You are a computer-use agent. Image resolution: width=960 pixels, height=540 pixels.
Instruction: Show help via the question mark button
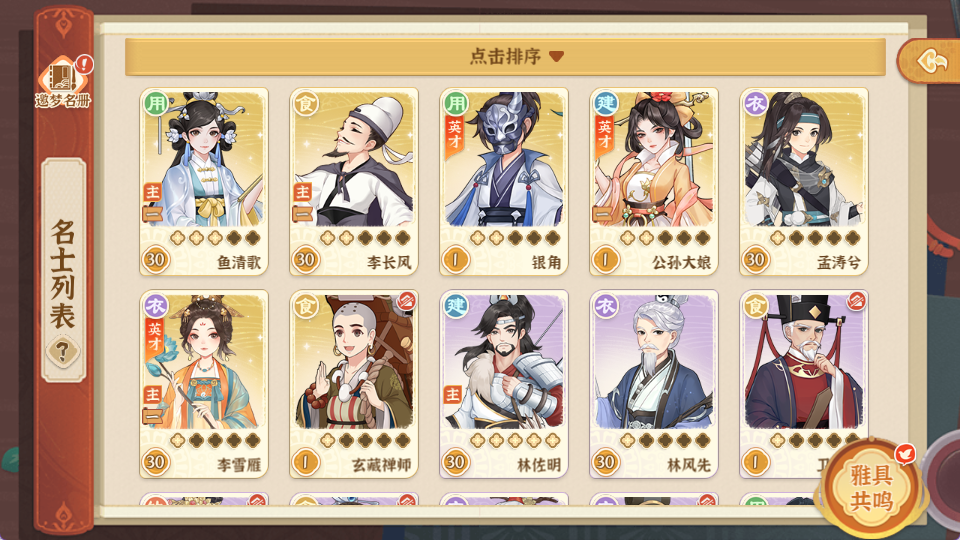(63, 351)
